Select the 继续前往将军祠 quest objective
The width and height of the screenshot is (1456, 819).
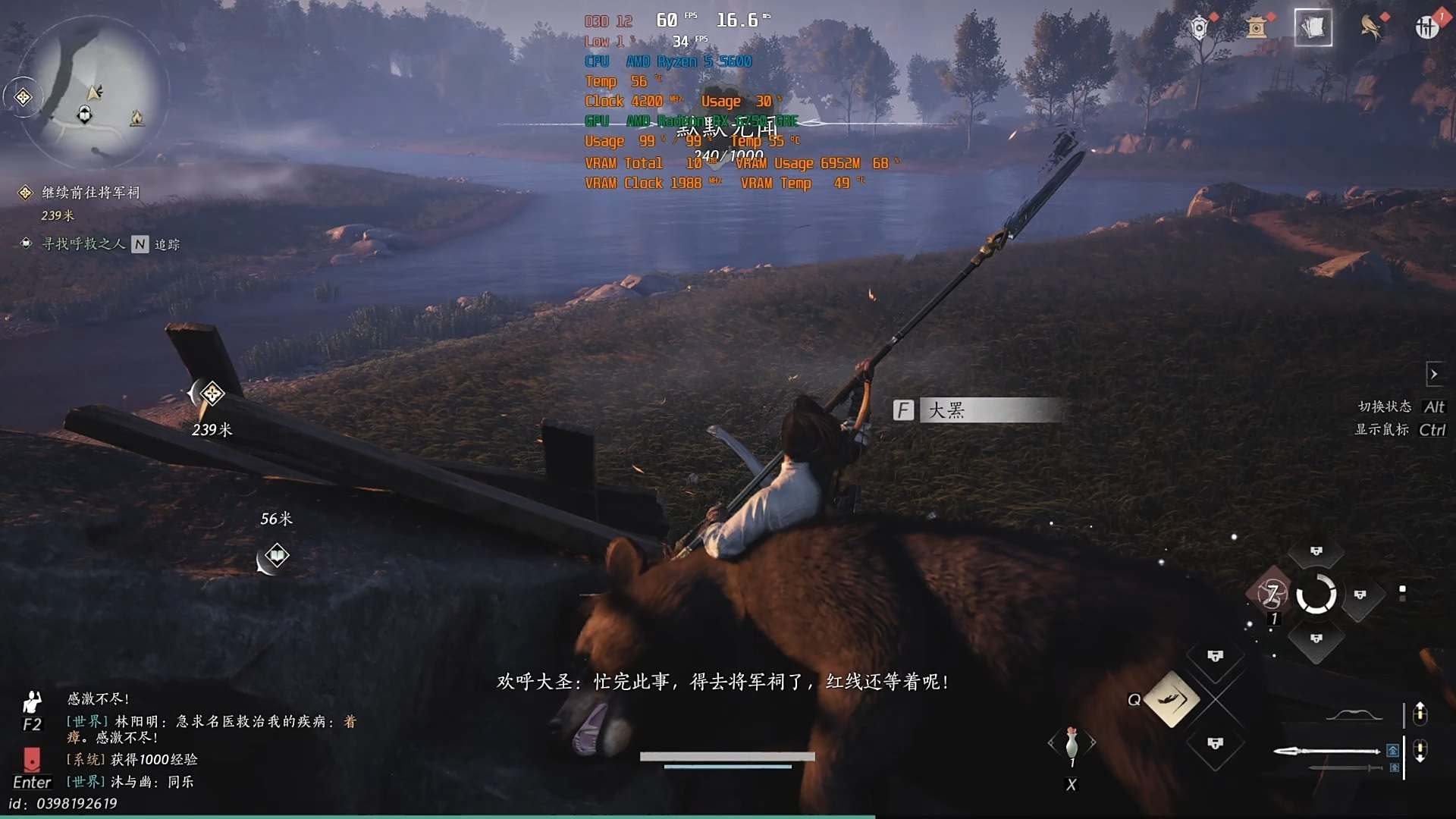90,193
